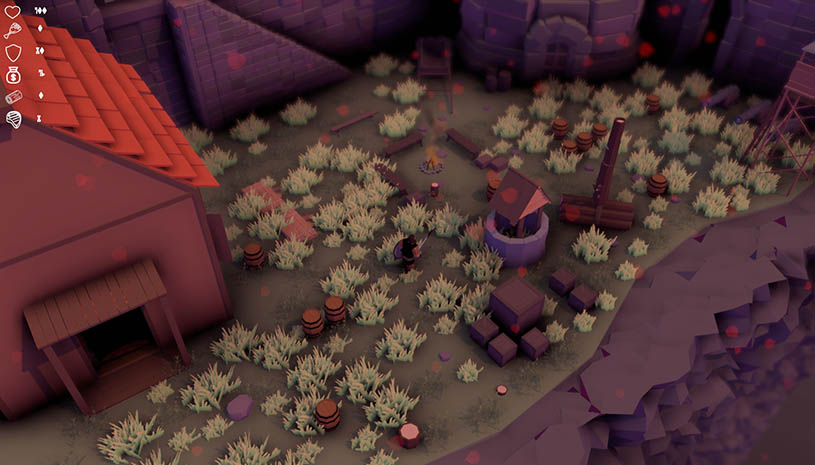This screenshot has height=465, width=815.
Task: Select the drumstick food icon
Action: tap(14, 30)
